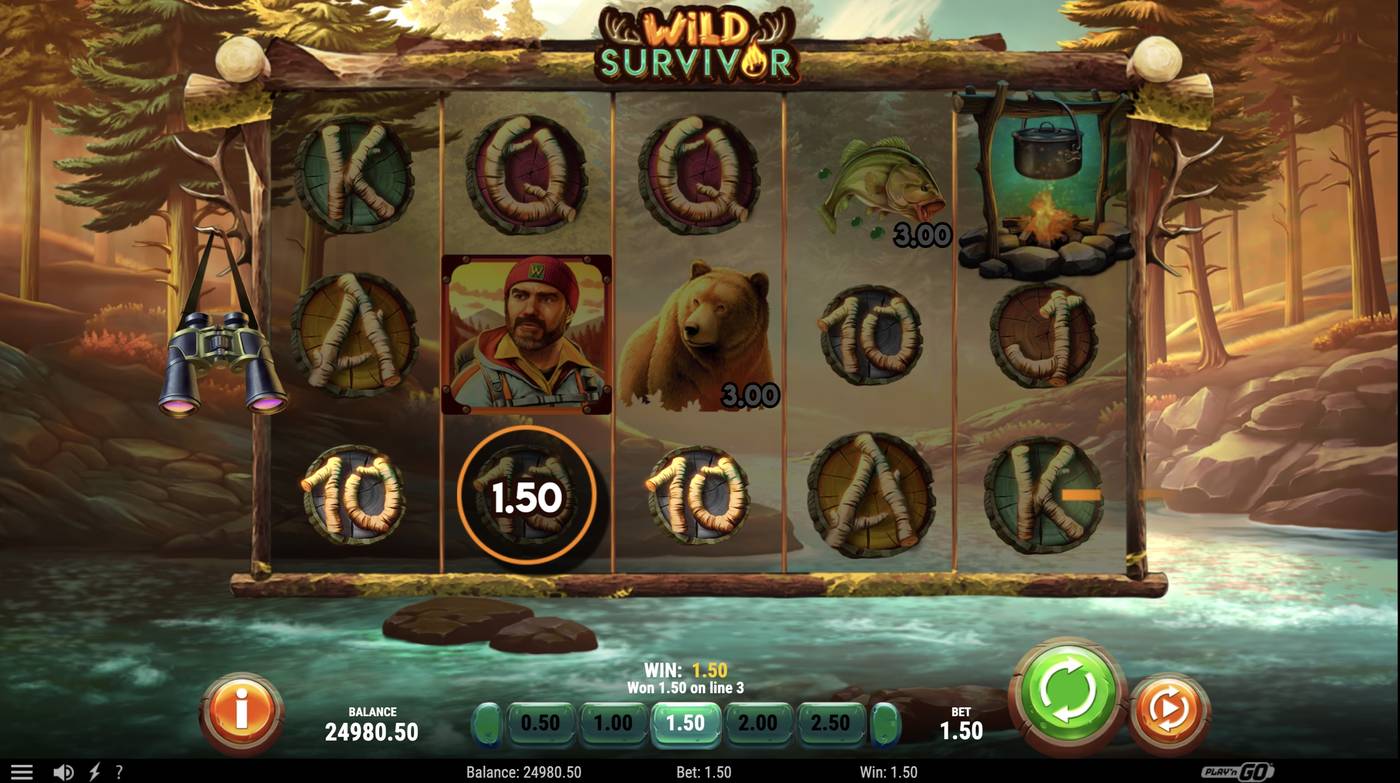The image size is (1400, 783).
Task: Click the Wild Survivor game logo
Action: pos(700,45)
